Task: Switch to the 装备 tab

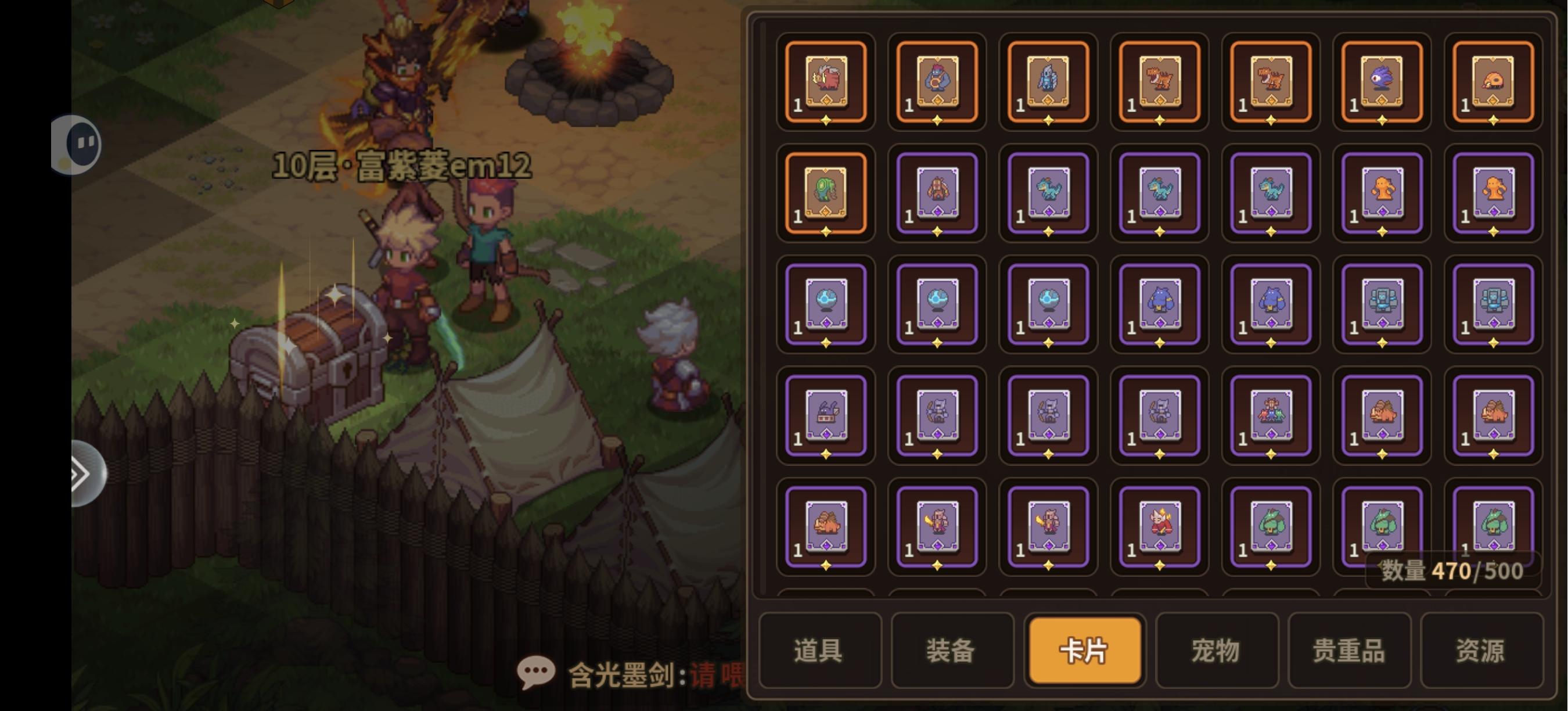Action: (951, 650)
